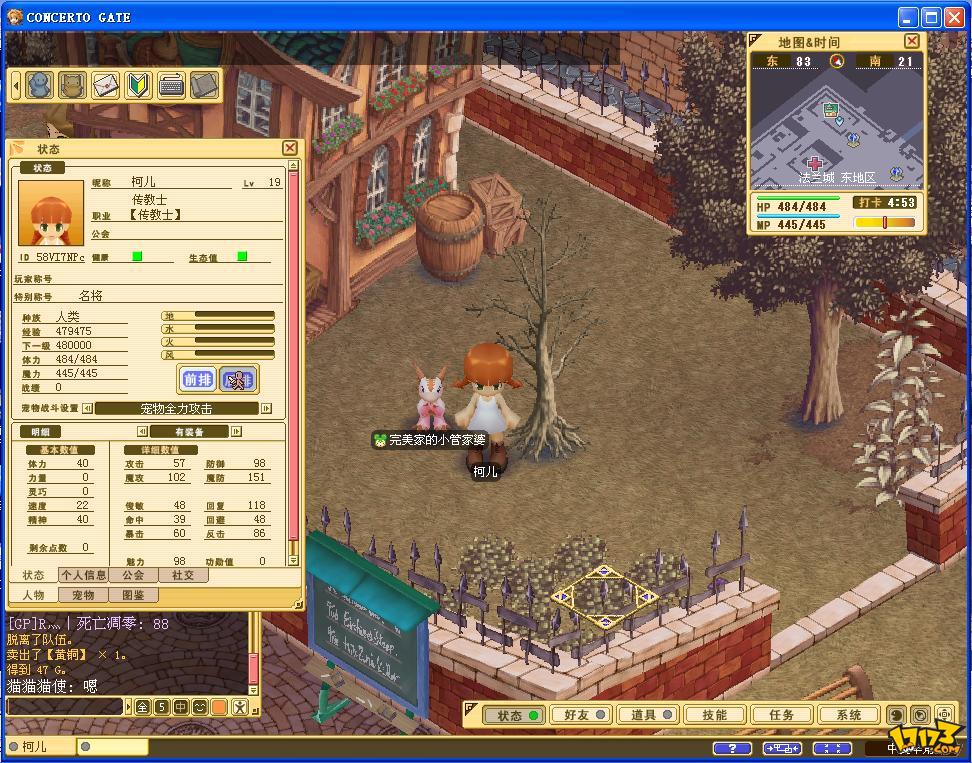Click the envelope mail icon
The width and height of the screenshot is (972, 763).
point(105,85)
